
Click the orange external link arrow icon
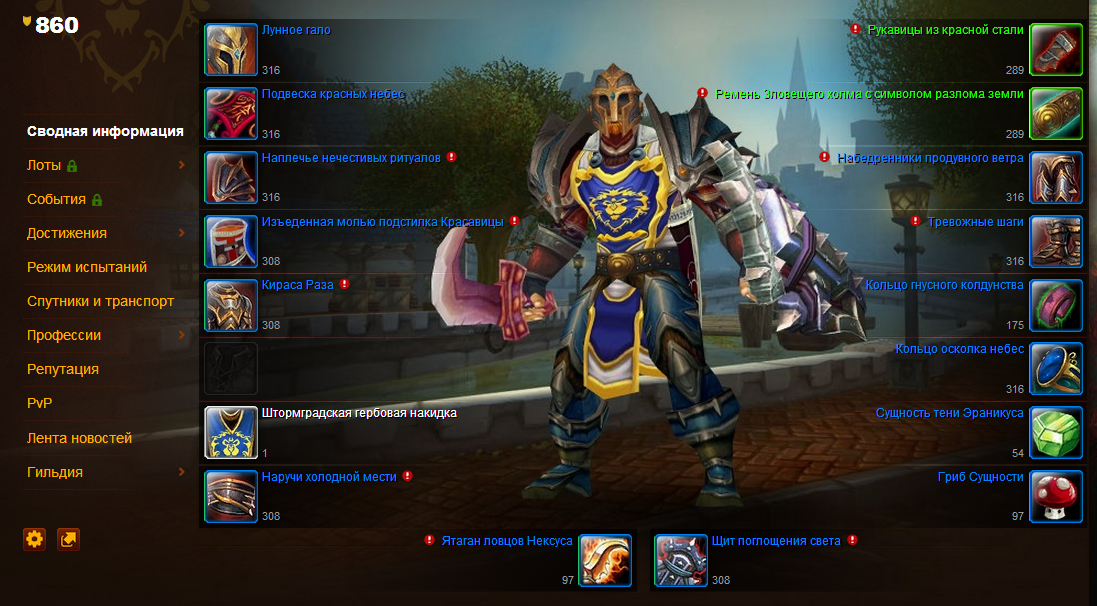point(68,539)
